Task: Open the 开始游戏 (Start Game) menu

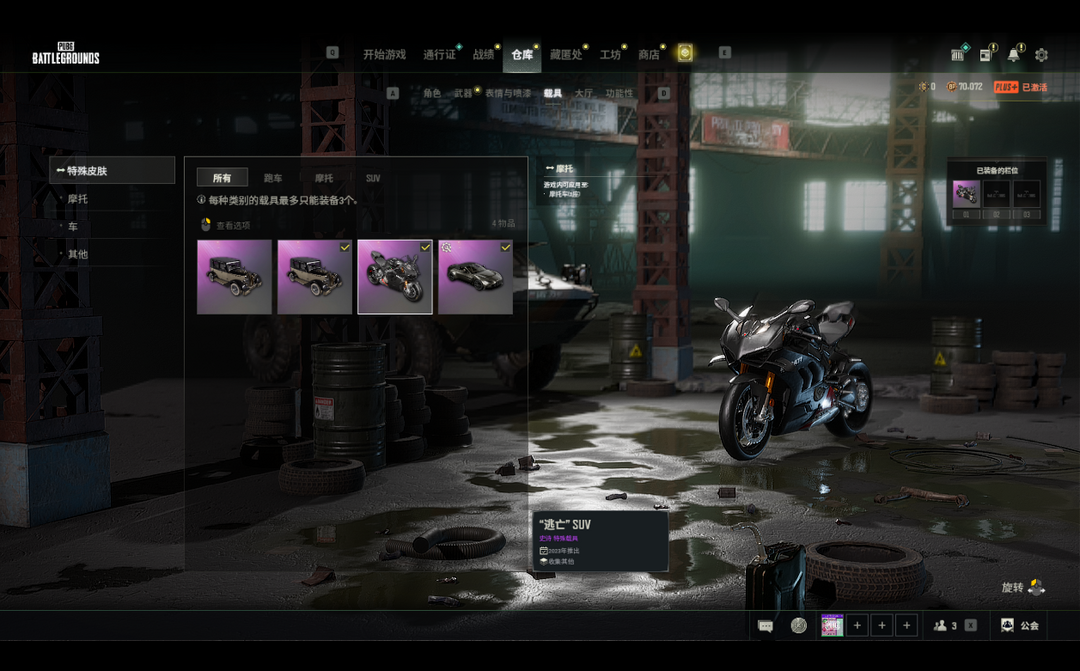Action: click(x=385, y=54)
